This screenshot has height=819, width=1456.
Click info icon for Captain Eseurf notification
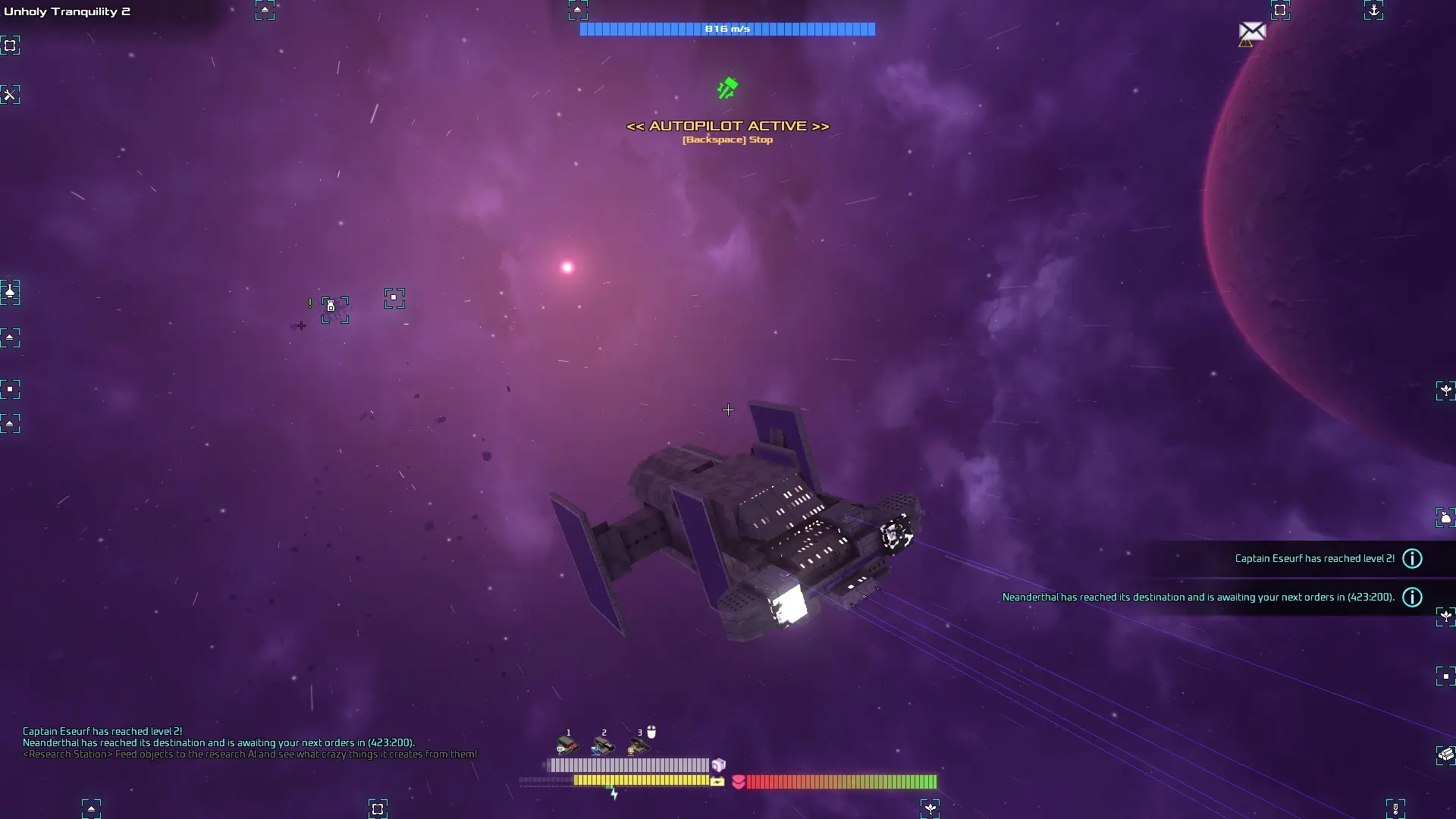pyautogui.click(x=1412, y=559)
